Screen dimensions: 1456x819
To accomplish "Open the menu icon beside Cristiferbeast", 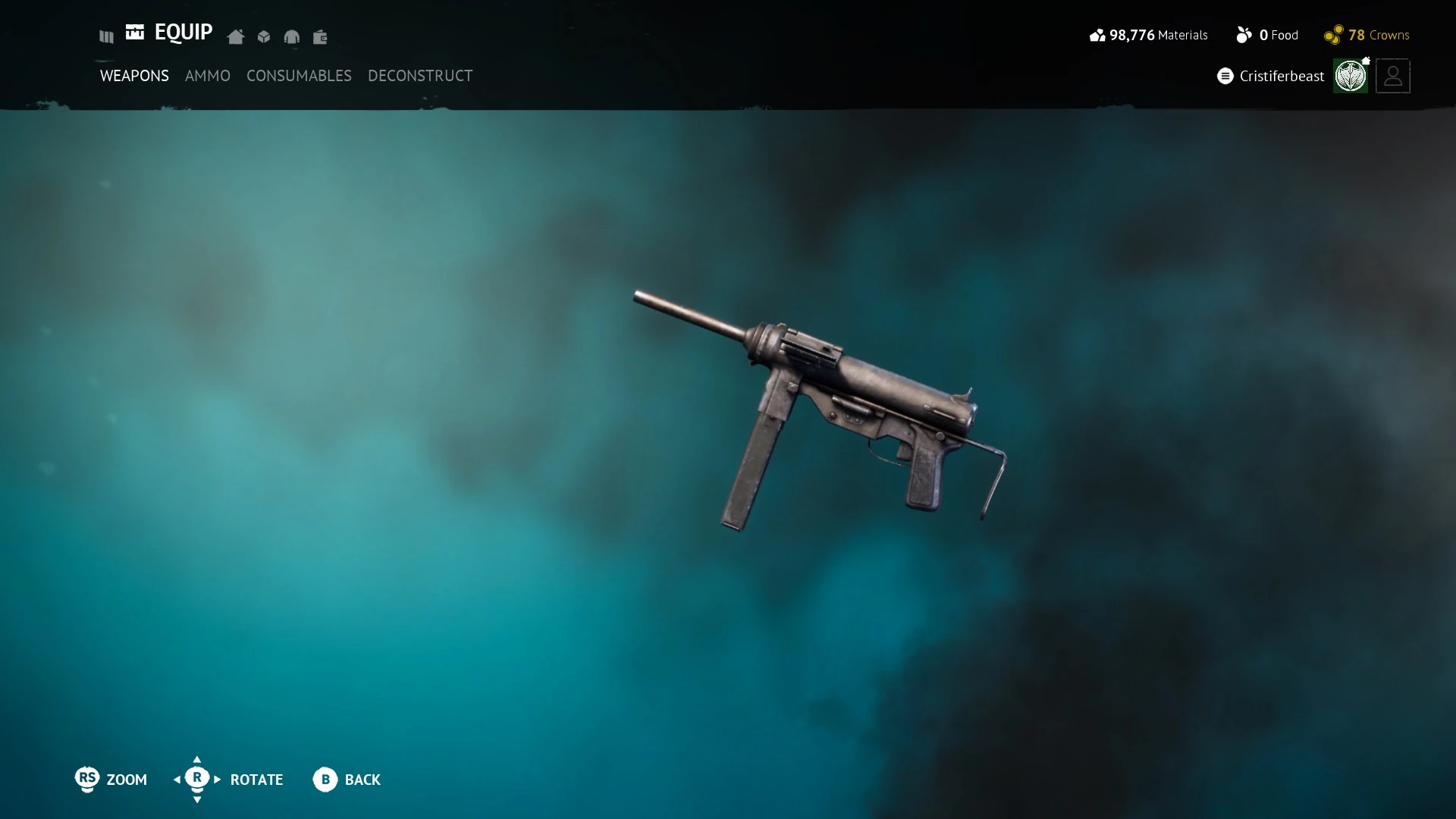I will coord(1225,76).
